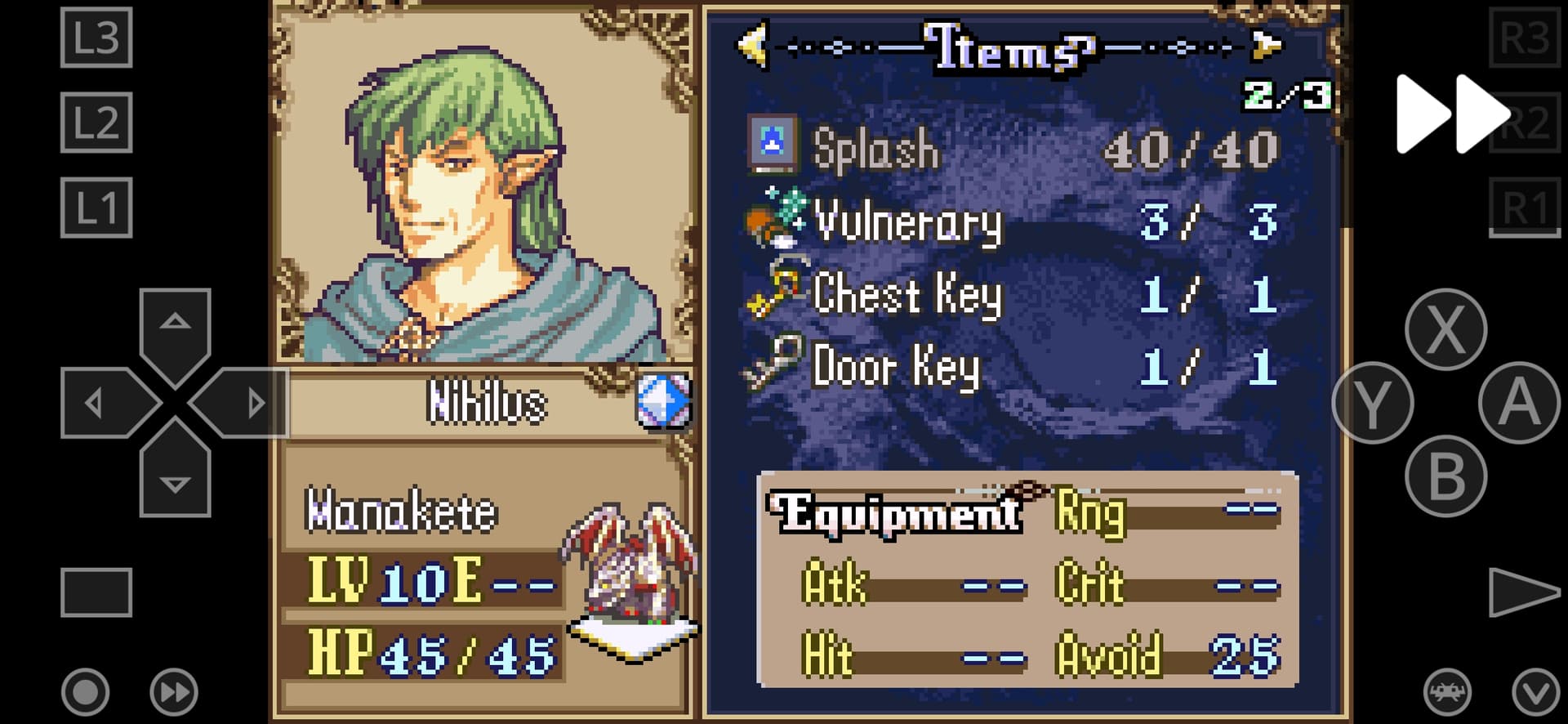Tap the emulator's large fast-forward button
This screenshot has width=1568, height=724.
click(1450, 114)
